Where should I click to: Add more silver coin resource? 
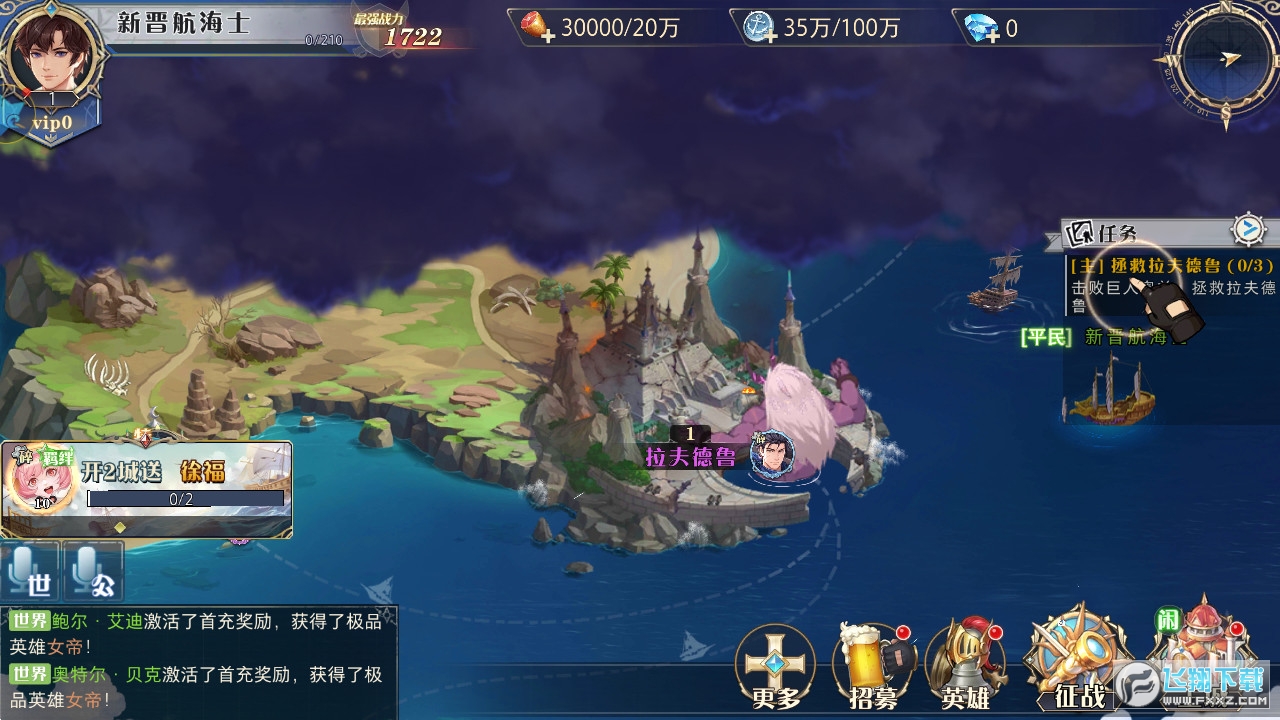click(759, 27)
